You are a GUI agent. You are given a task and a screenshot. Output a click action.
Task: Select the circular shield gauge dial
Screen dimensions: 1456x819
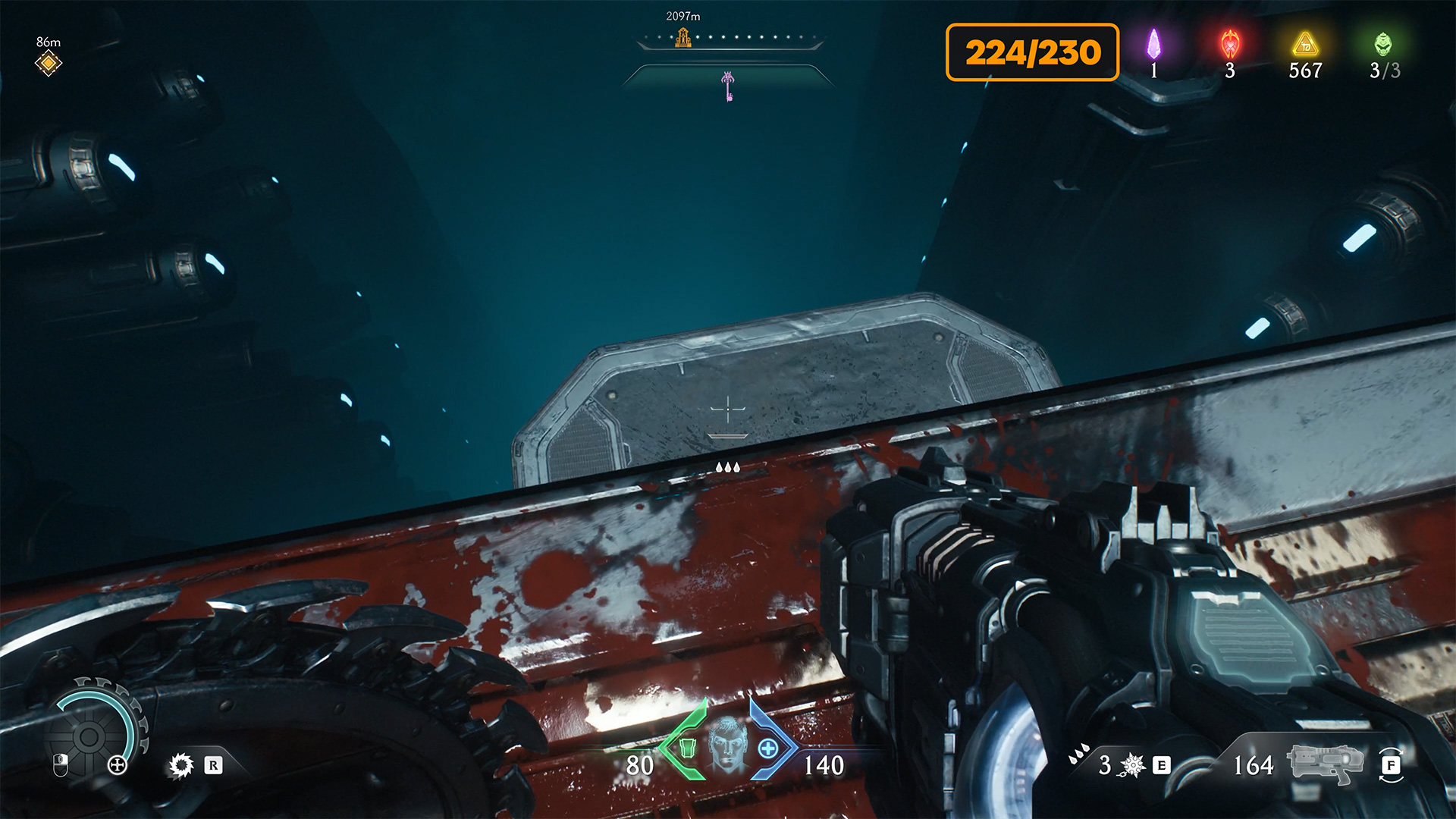[89, 736]
